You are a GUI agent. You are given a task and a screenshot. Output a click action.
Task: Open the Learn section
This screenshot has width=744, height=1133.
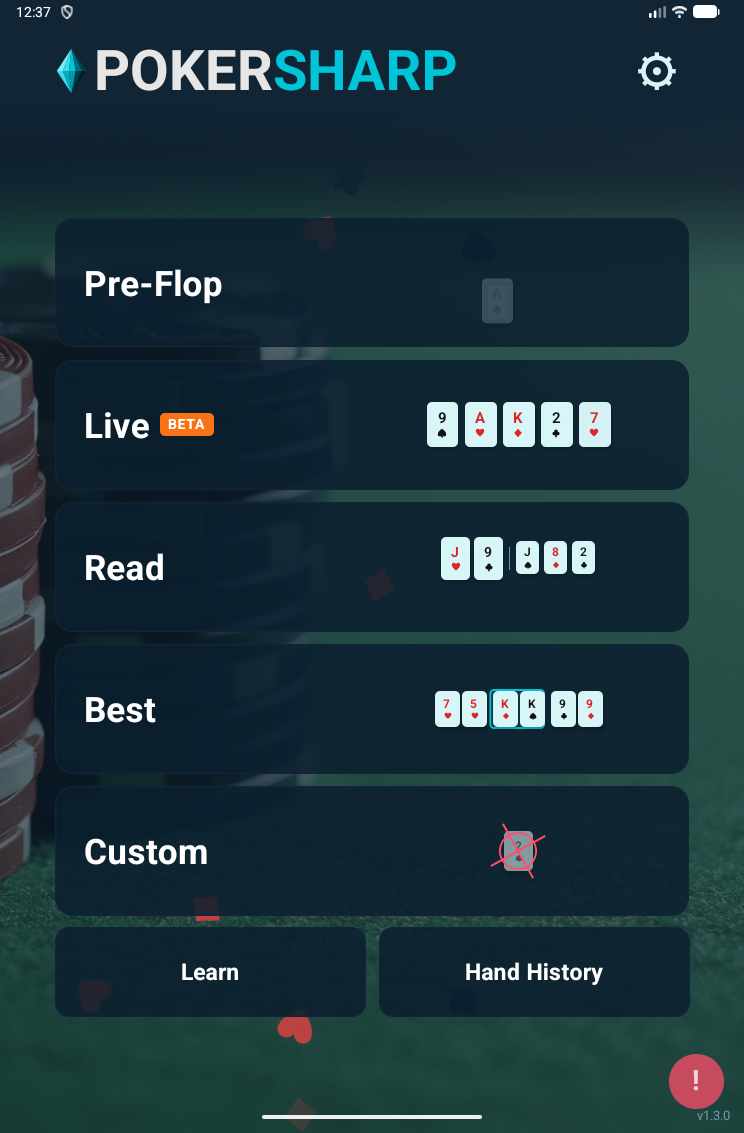[x=210, y=972]
